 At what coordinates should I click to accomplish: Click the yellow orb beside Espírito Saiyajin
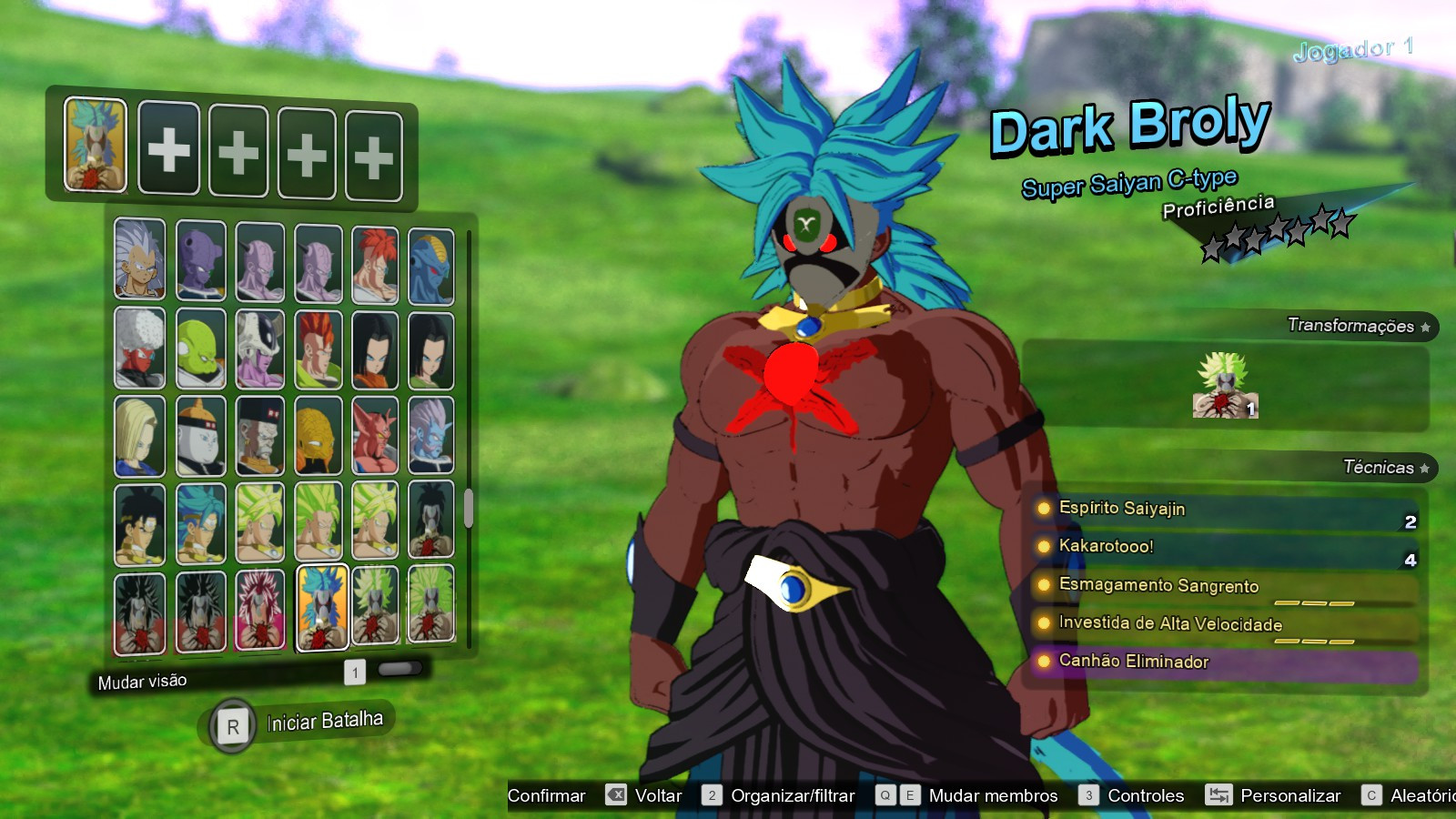(x=1043, y=509)
